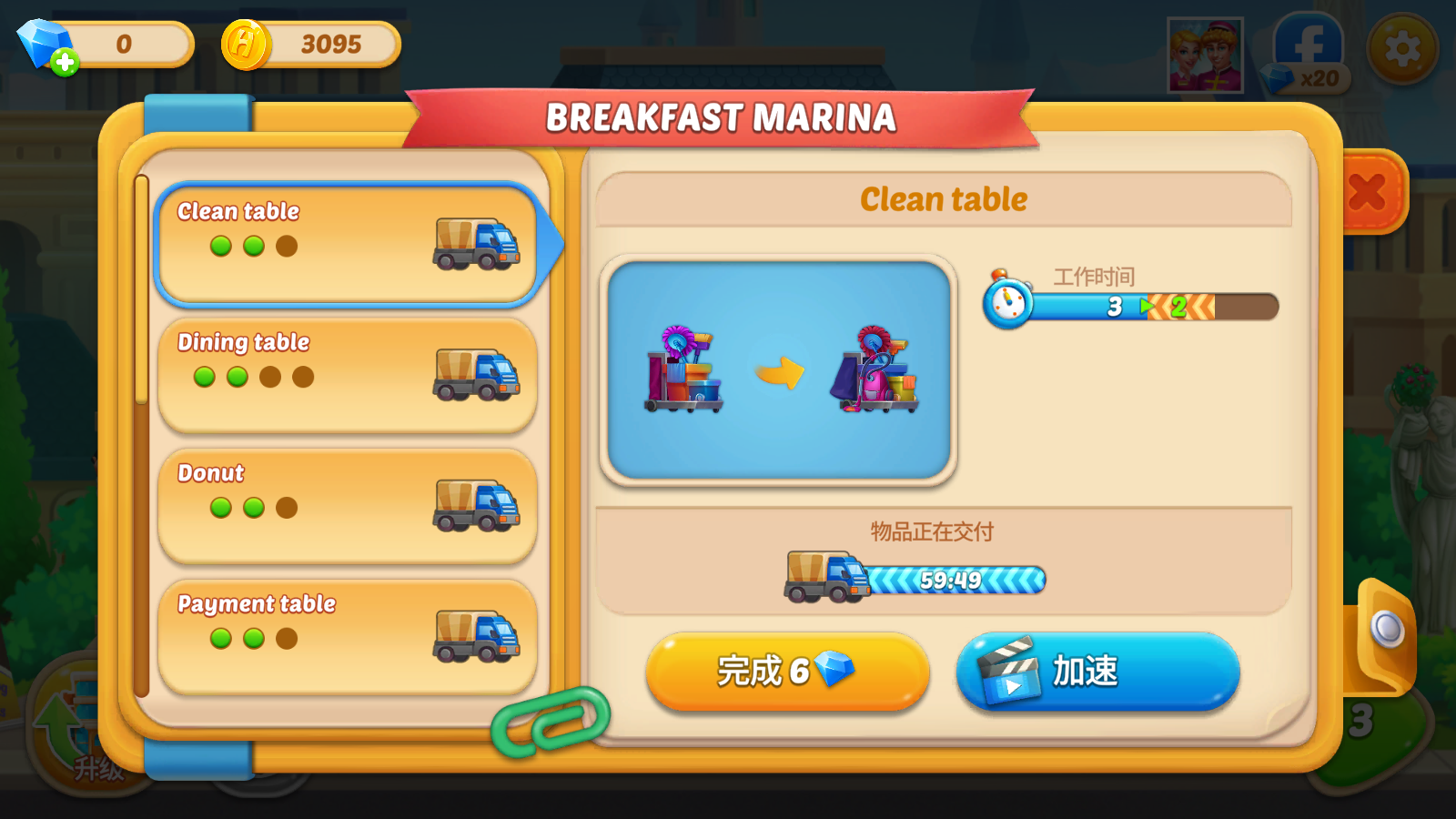Click the Clean table upgrade preview image
1456x819 pixels.
point(778,369)
